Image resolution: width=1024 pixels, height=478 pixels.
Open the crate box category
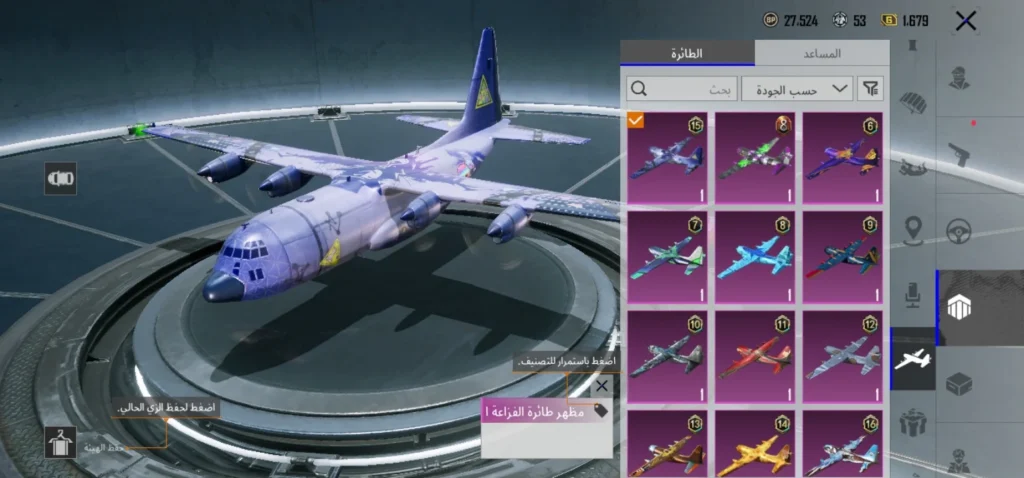[x=960, y=385]
